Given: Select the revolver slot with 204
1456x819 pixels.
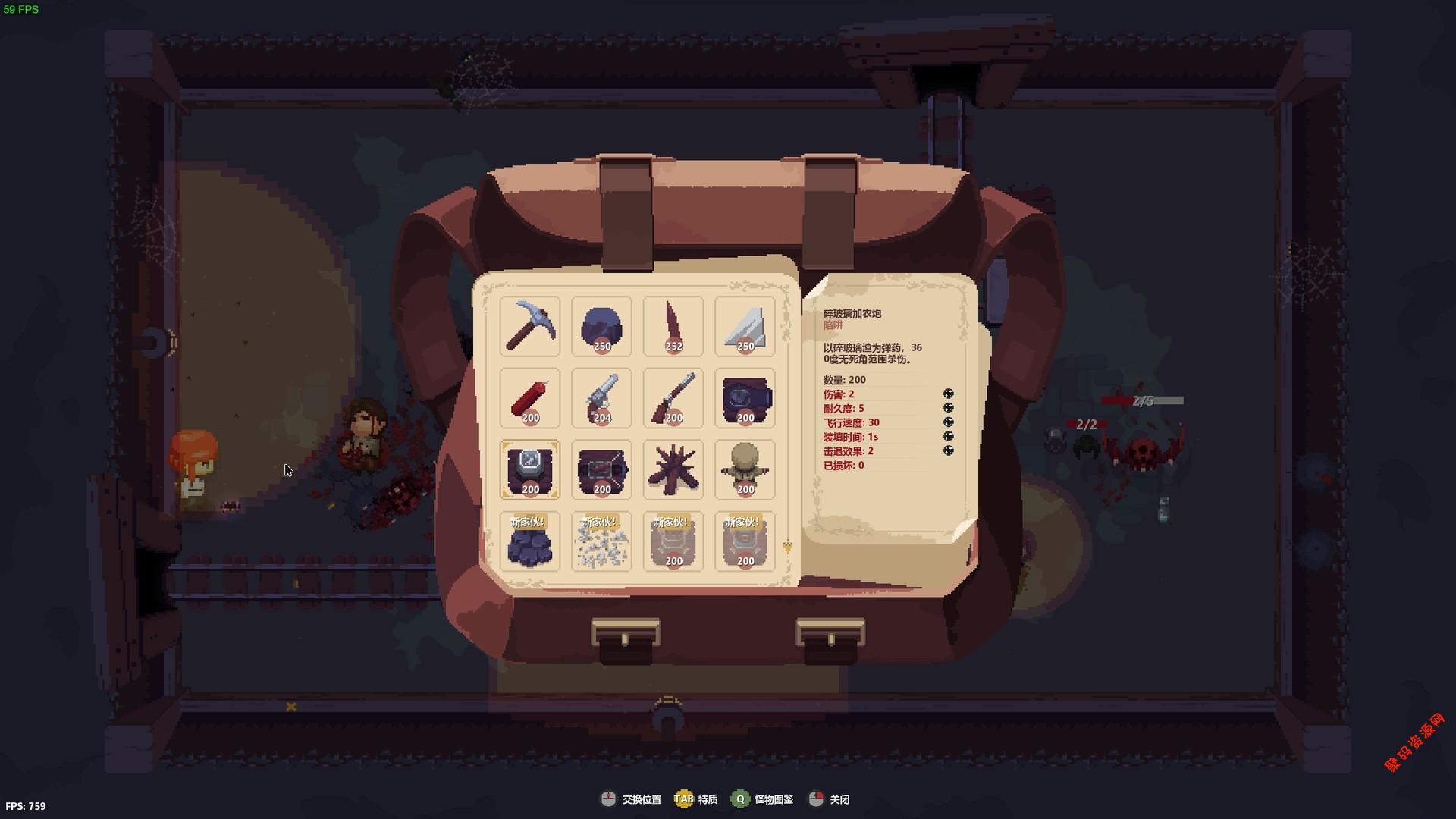Looking at the screenshot, I should 601,398.
